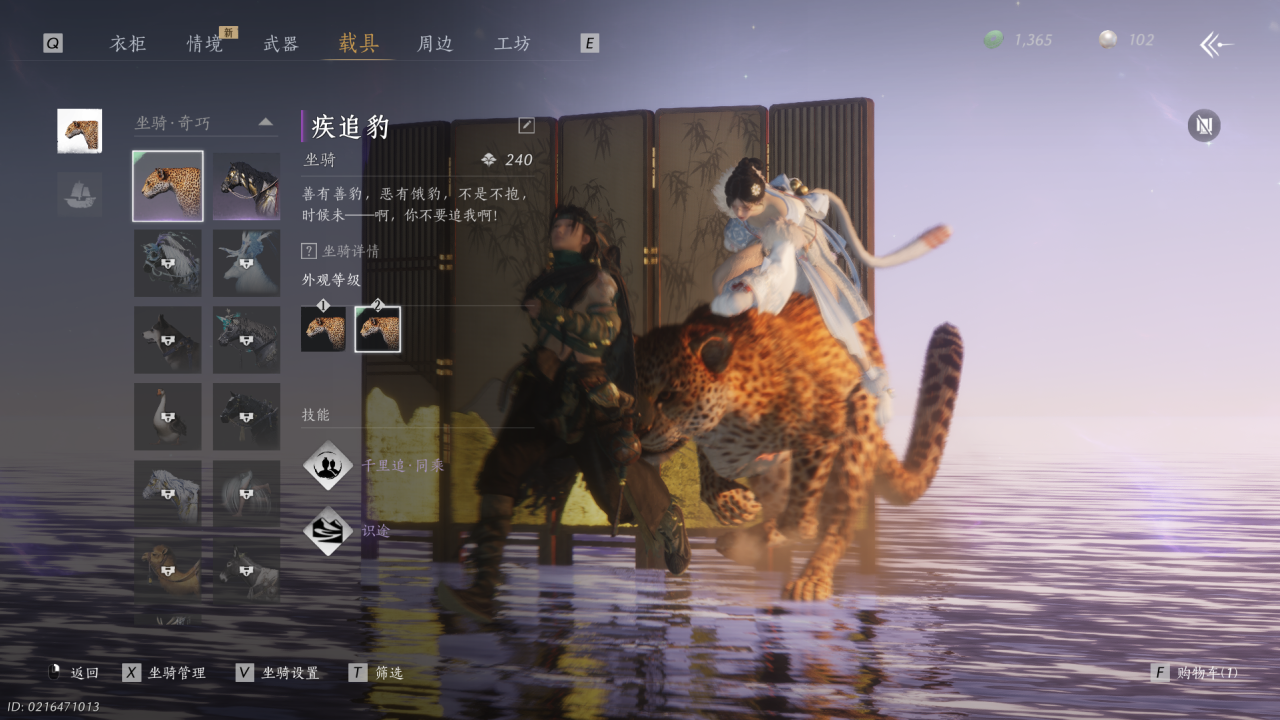Viewport: 1280px width, 720px height.
Task: Select the black horse with gold bridle
Action: (246, 186)
